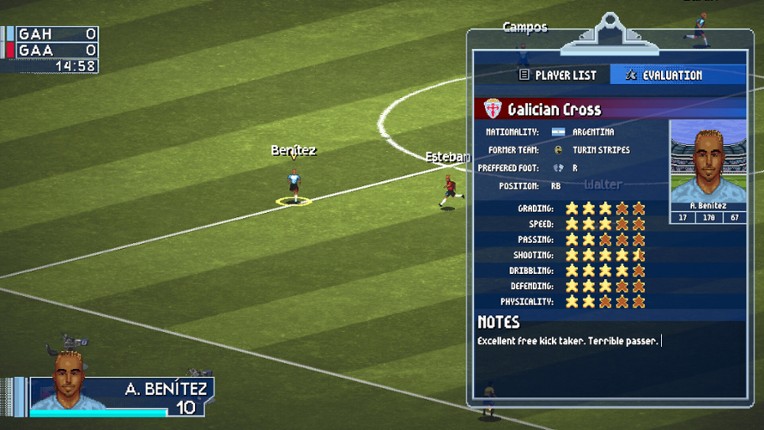
Task: Set Dribbling rating to five stars
Action: (x=639, y=270)
